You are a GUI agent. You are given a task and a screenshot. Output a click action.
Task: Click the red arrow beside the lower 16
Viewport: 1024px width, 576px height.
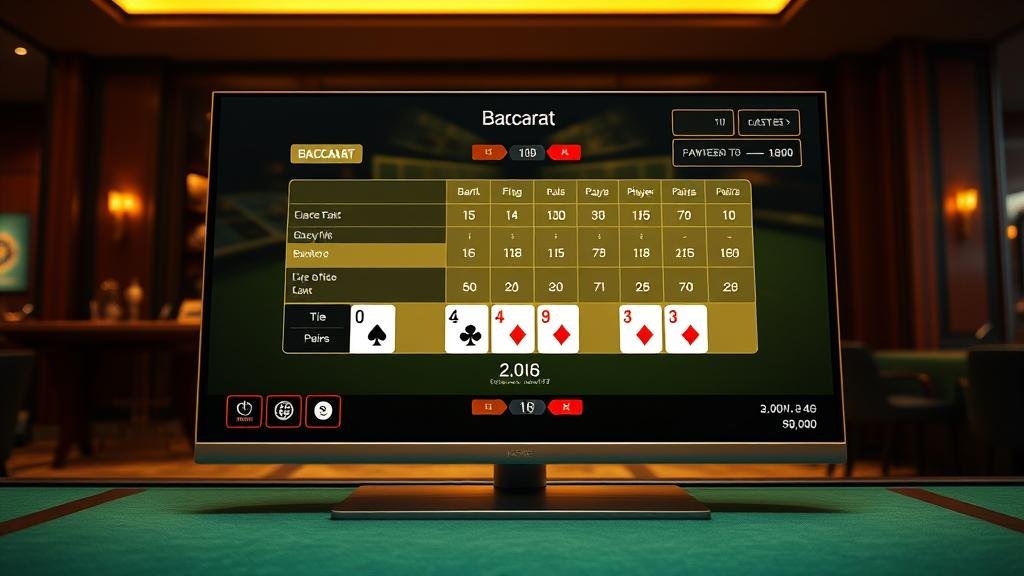[x=565, y=407]
